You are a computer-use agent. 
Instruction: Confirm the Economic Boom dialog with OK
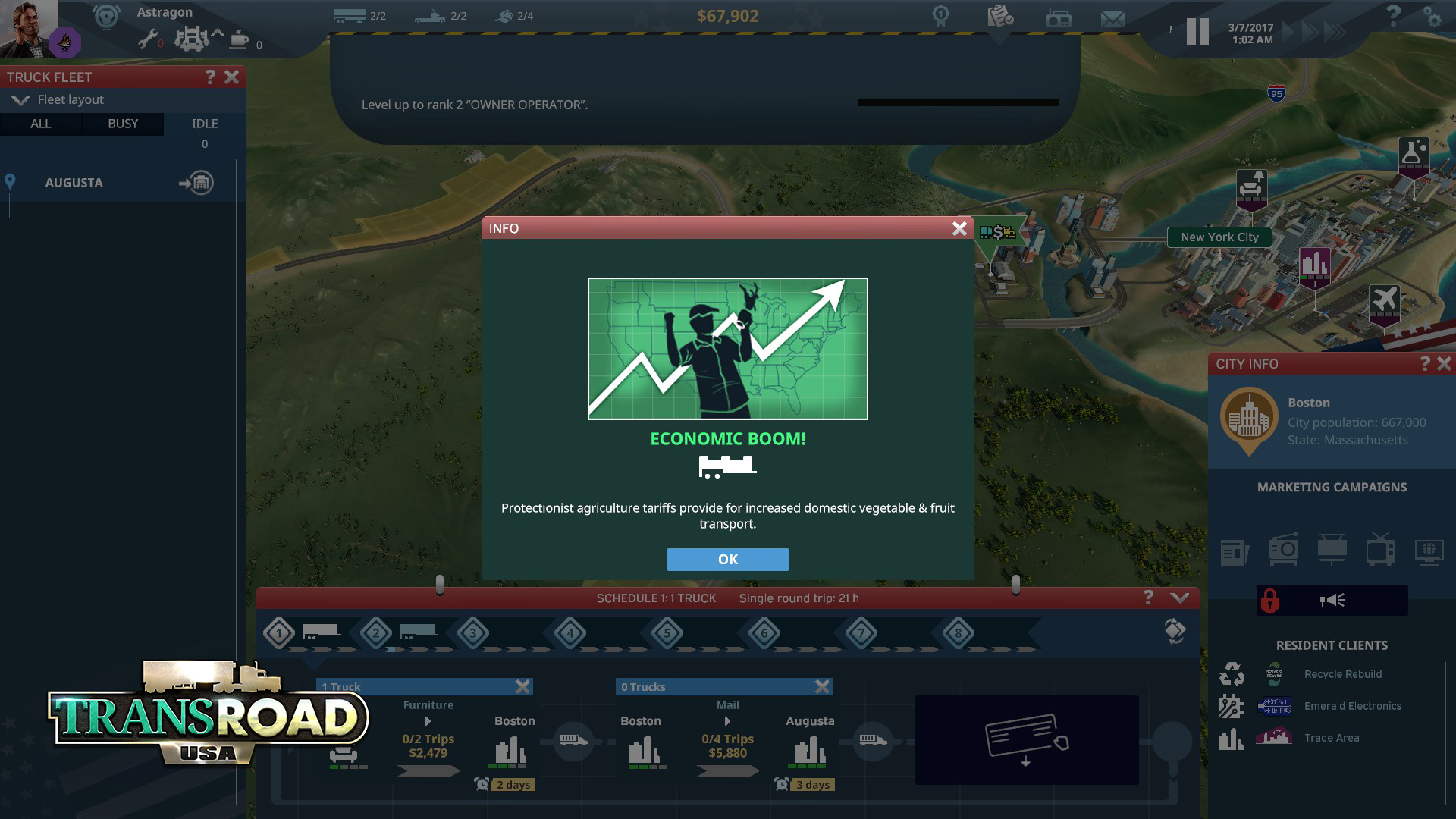point(727,560)
